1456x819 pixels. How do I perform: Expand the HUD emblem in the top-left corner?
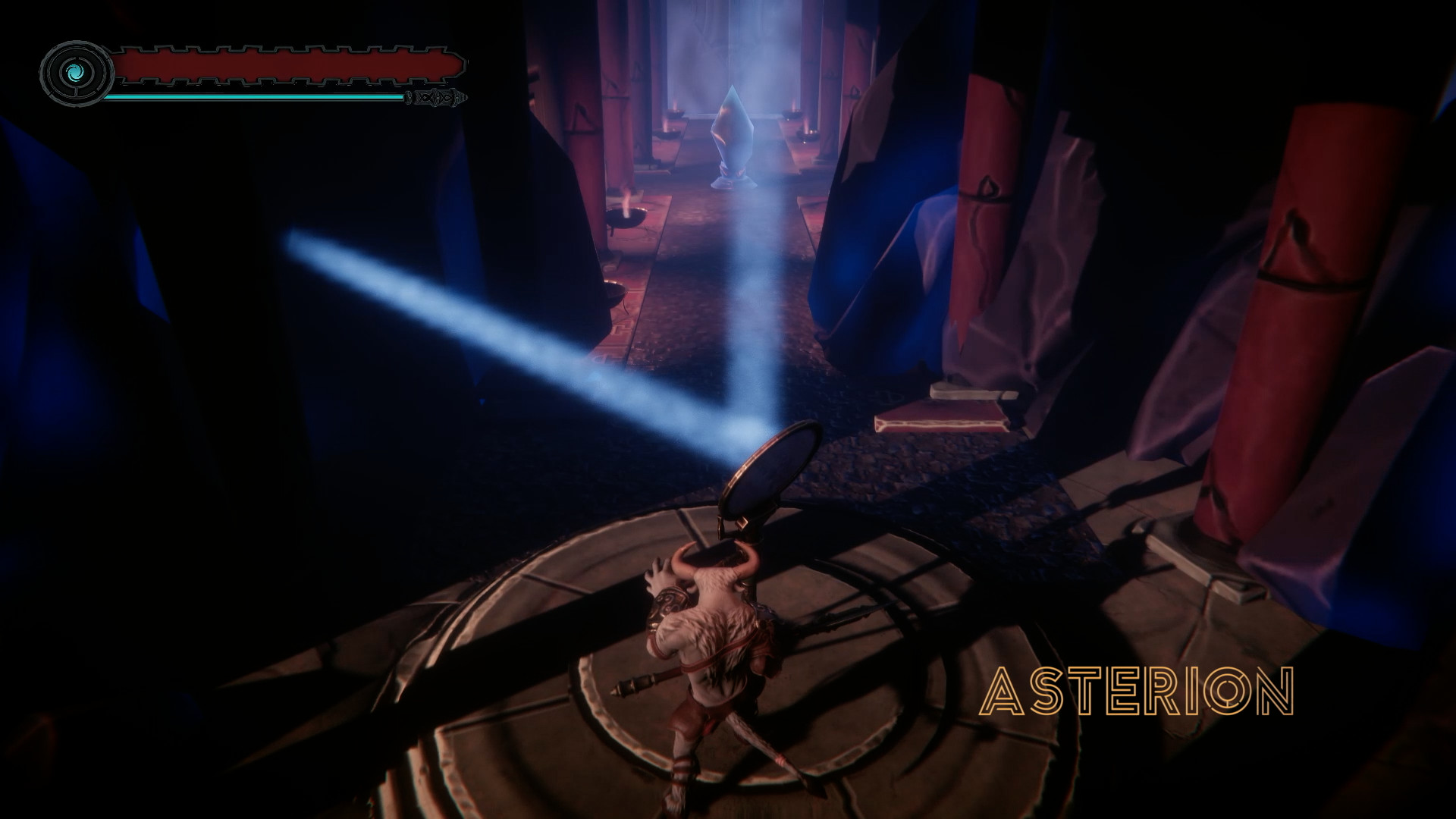[75, 72]
